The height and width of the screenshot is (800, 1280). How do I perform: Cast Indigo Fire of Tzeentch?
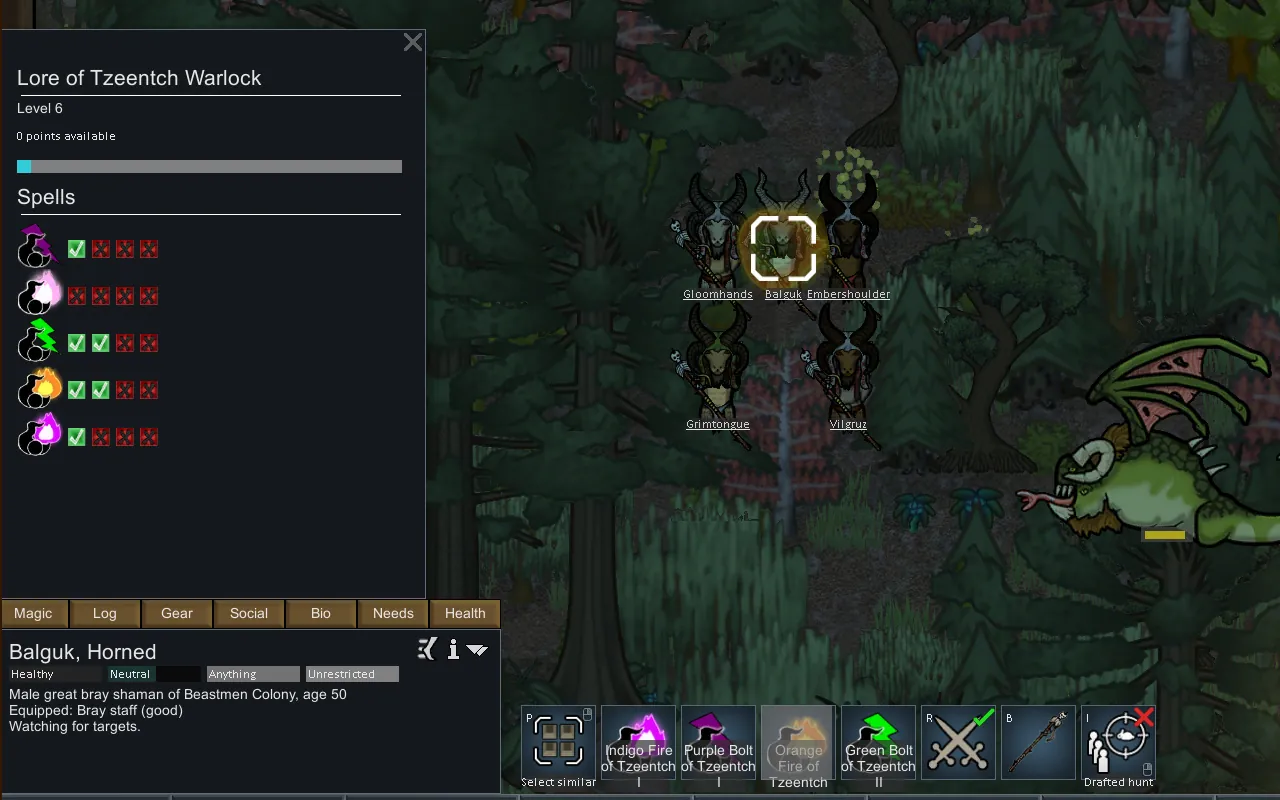click(638, 743)
